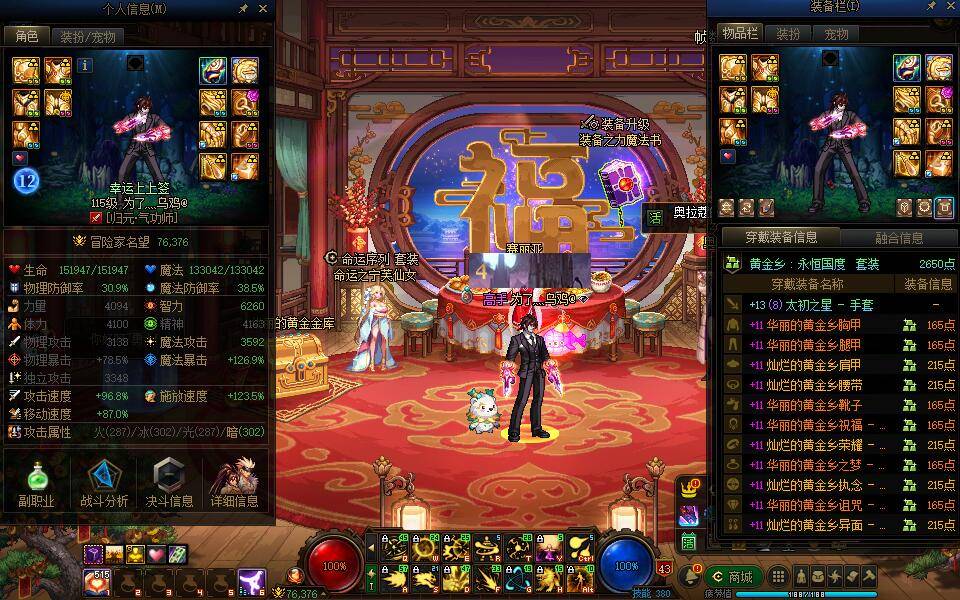960x600 pixels.
Task: Open the 副职业 sub-profession panel
Action: 35,484
